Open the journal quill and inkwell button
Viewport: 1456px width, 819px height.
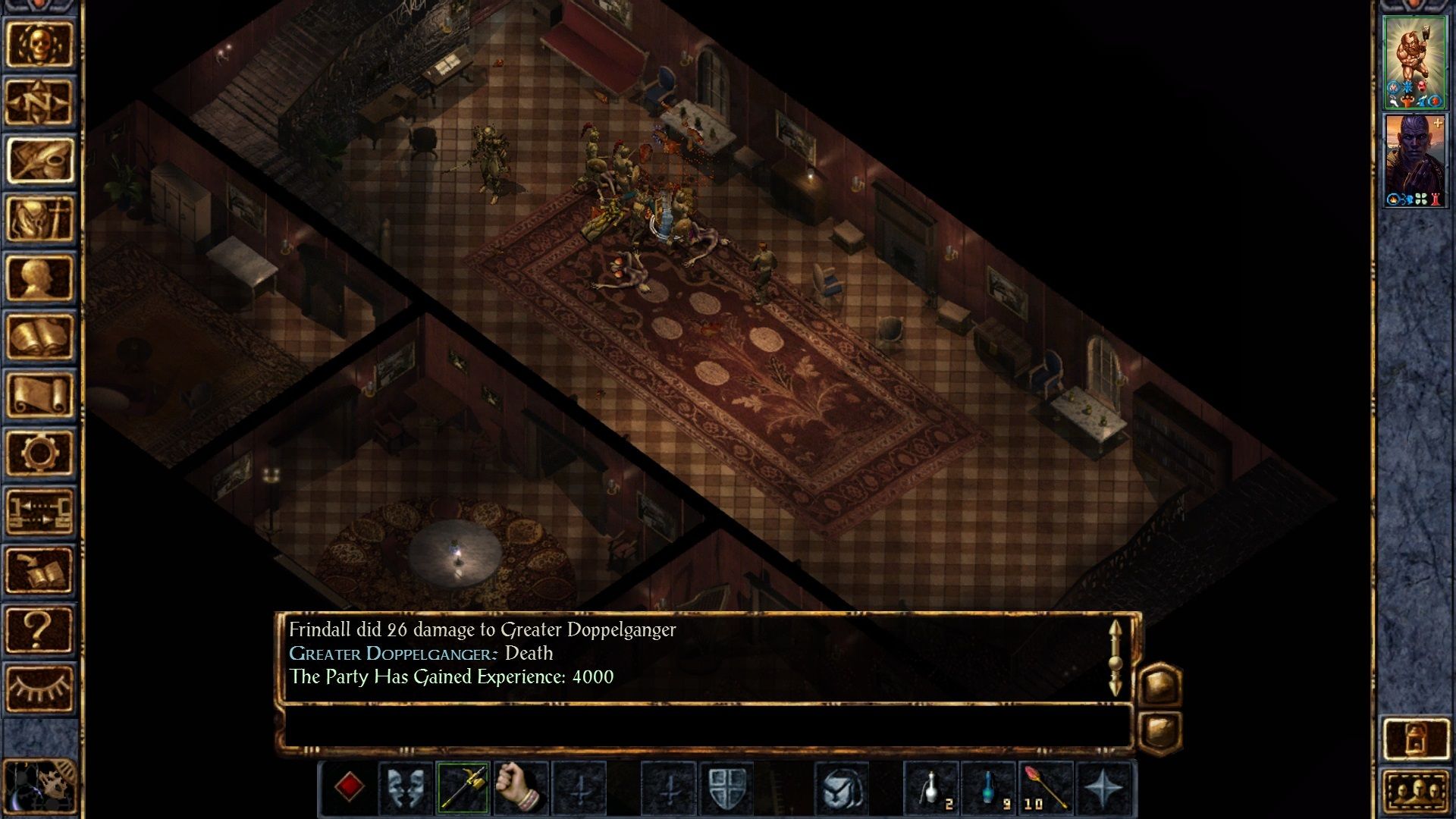tap(39, 161)
